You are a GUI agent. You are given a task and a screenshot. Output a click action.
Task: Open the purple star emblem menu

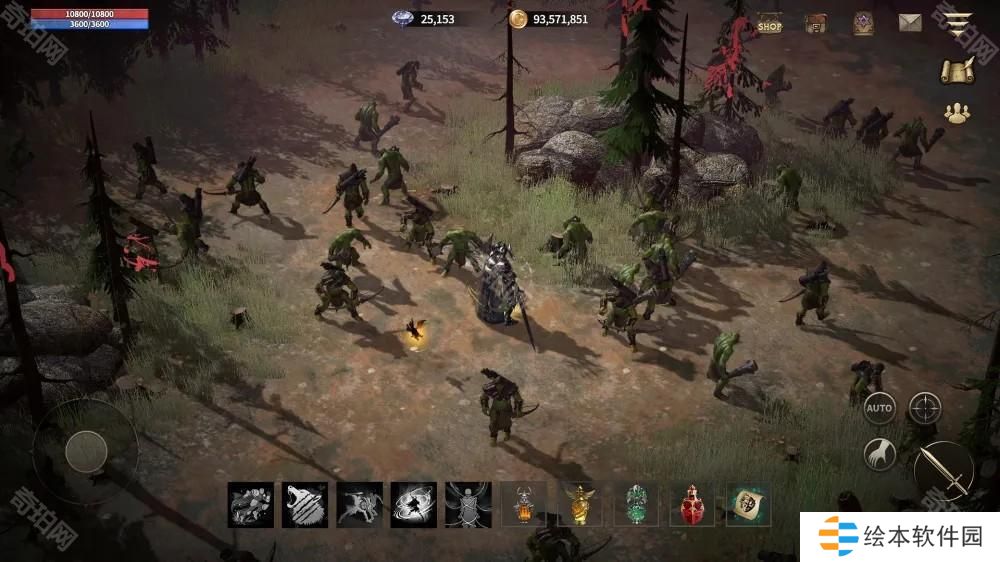(x=863, y=24)
